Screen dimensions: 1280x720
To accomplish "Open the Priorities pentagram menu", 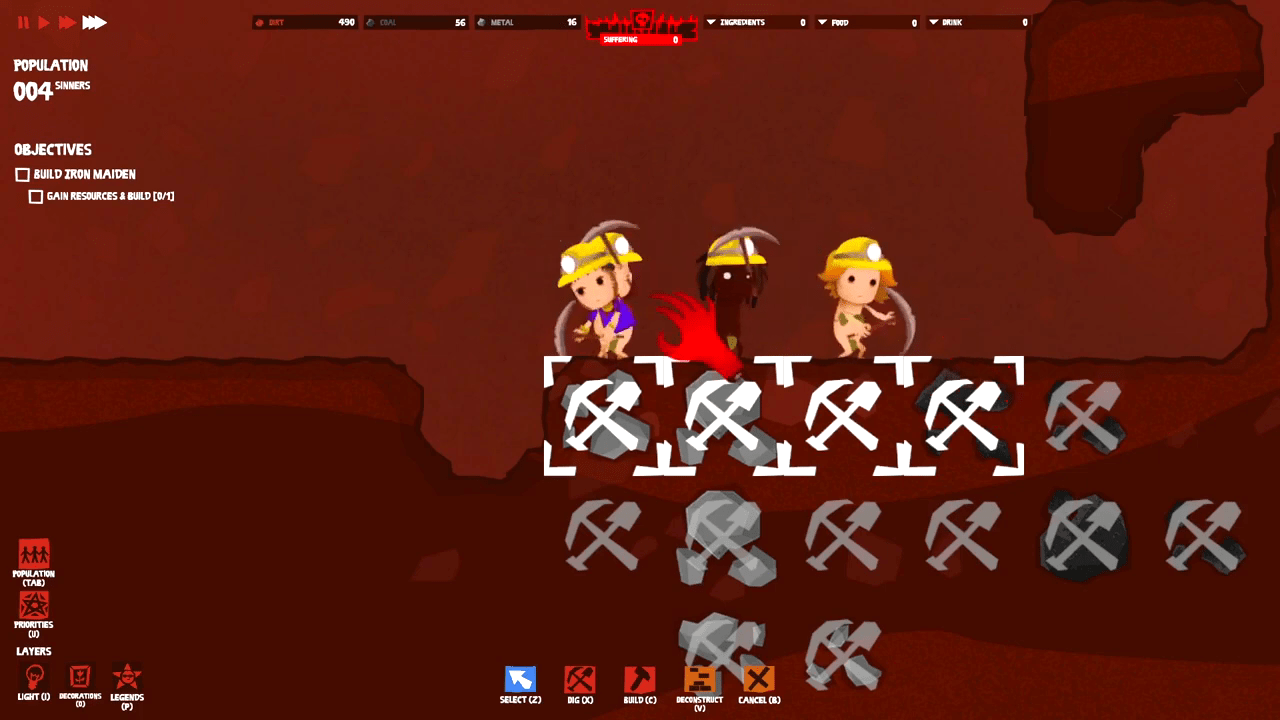I will click(34, 605).
